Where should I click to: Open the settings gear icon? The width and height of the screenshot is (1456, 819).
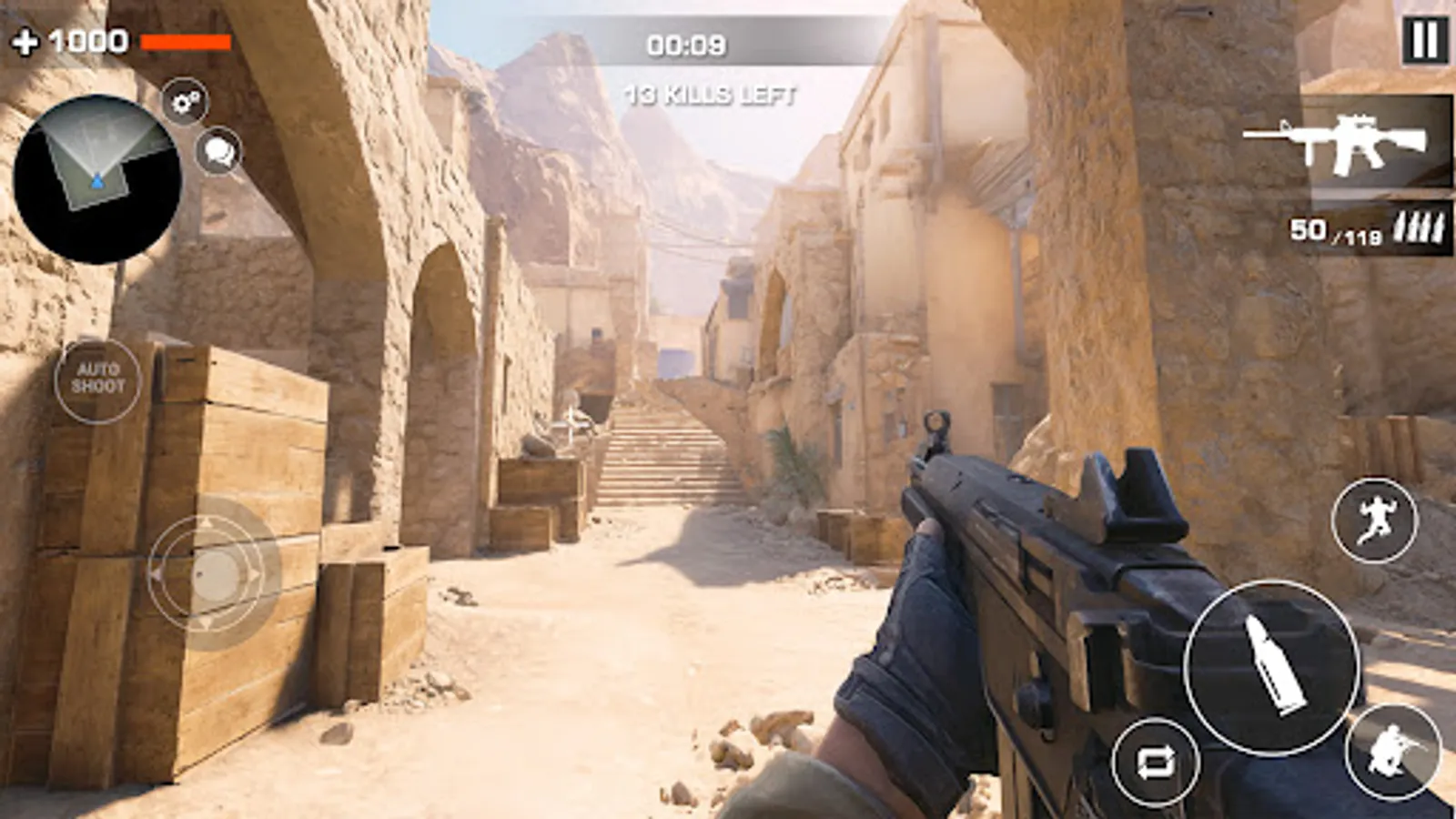[185, 103]
